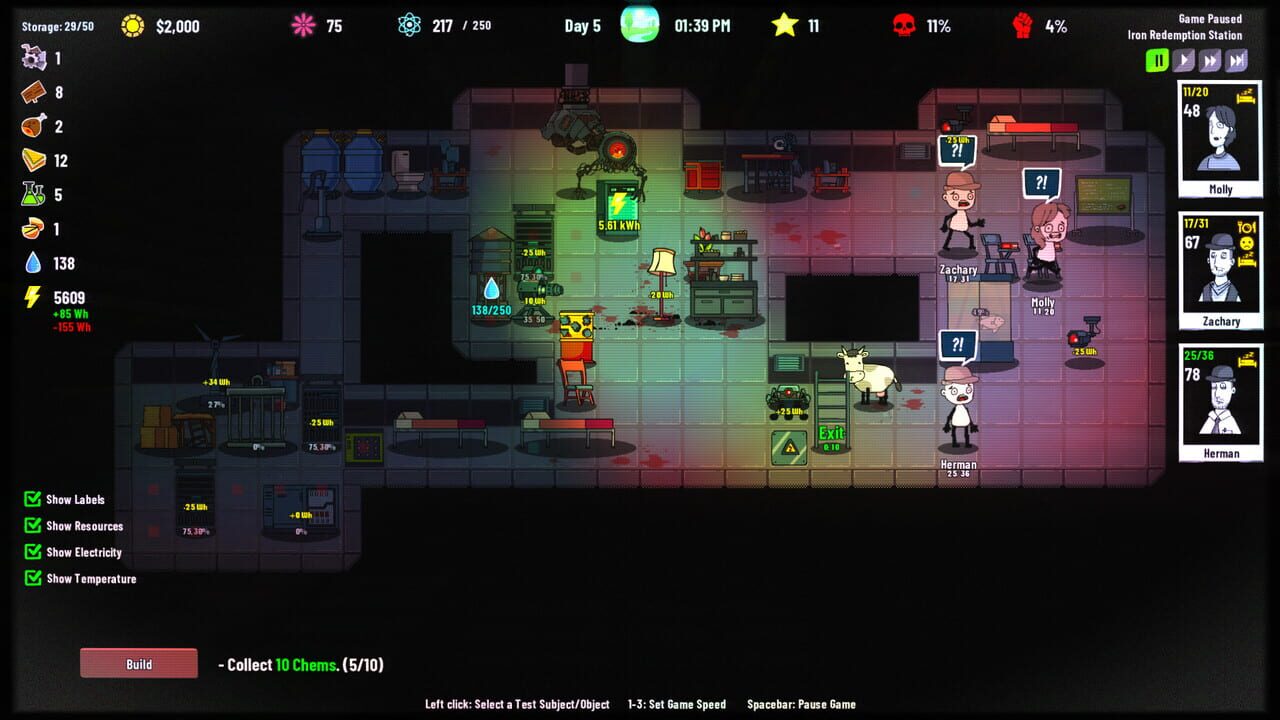Screen dimensions: 1280x720
Task: Select the fastest game speed button
Action: (1236, 60)
